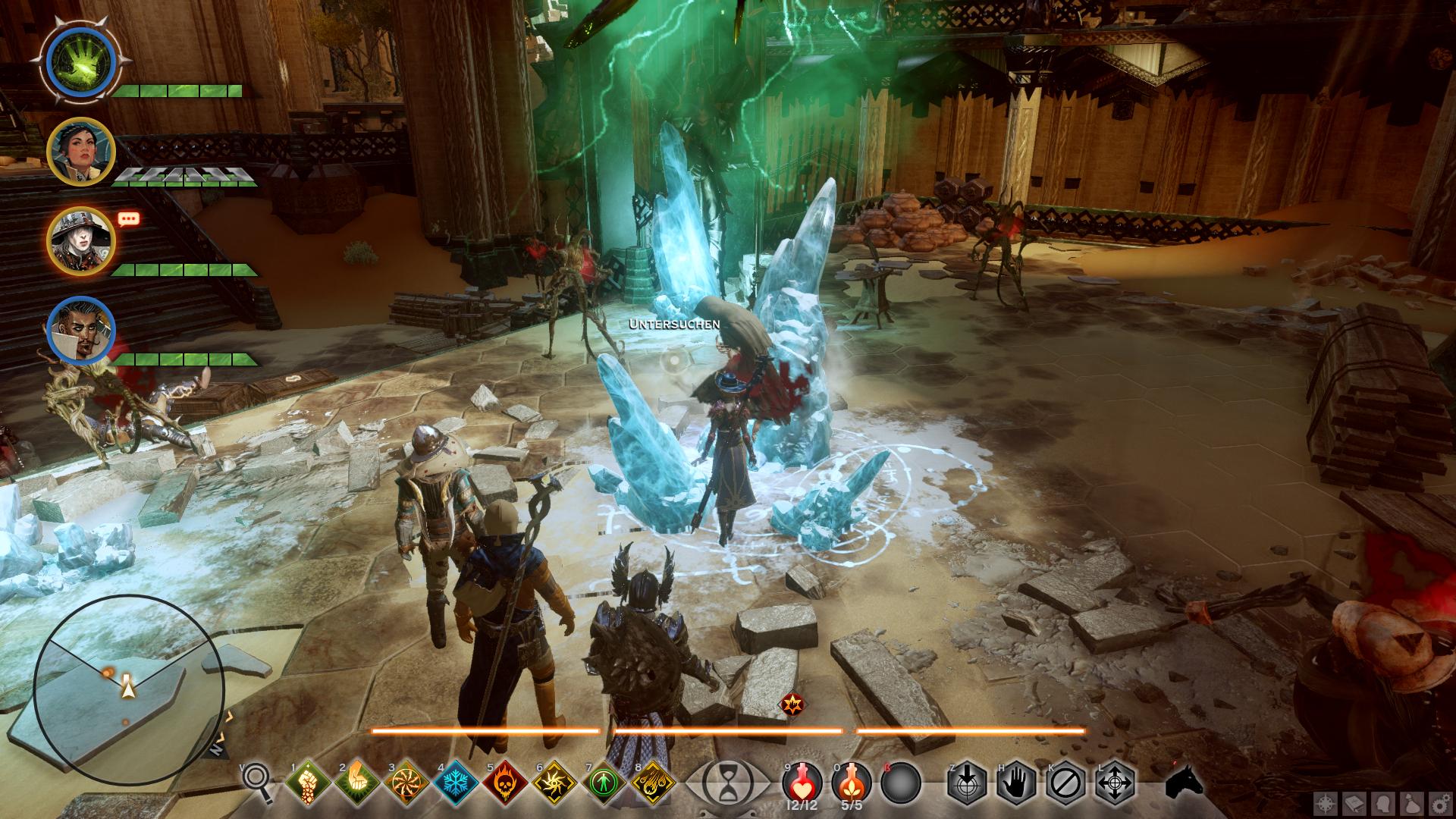Select Cassandra's party portrait
Viewport: 1456px width, 819px height.
[x=80, y=152]
